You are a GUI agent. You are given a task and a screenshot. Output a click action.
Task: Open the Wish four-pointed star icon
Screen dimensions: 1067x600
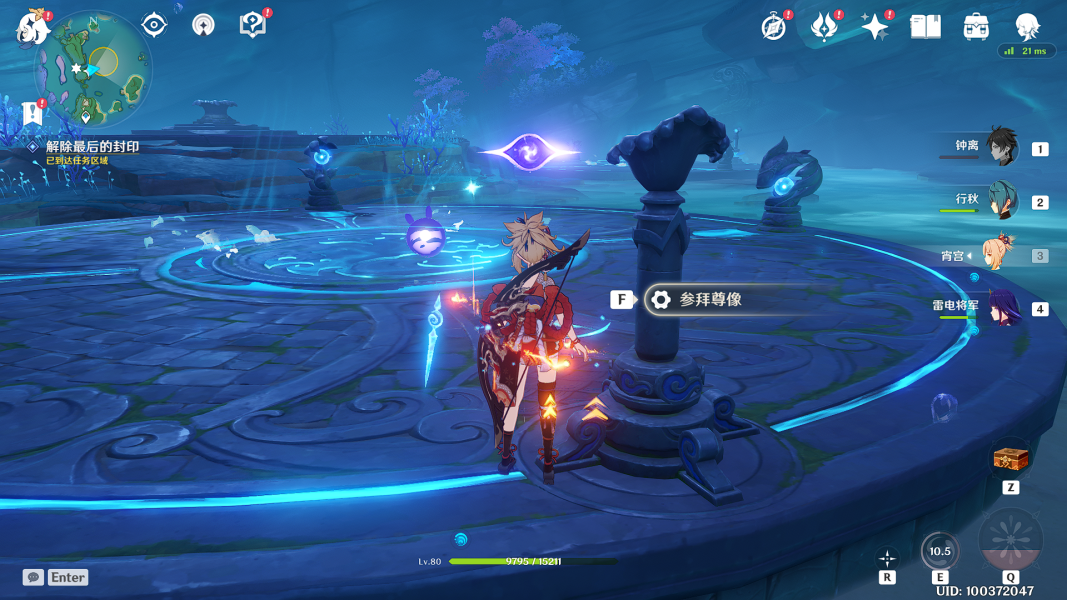click(875, 27)
